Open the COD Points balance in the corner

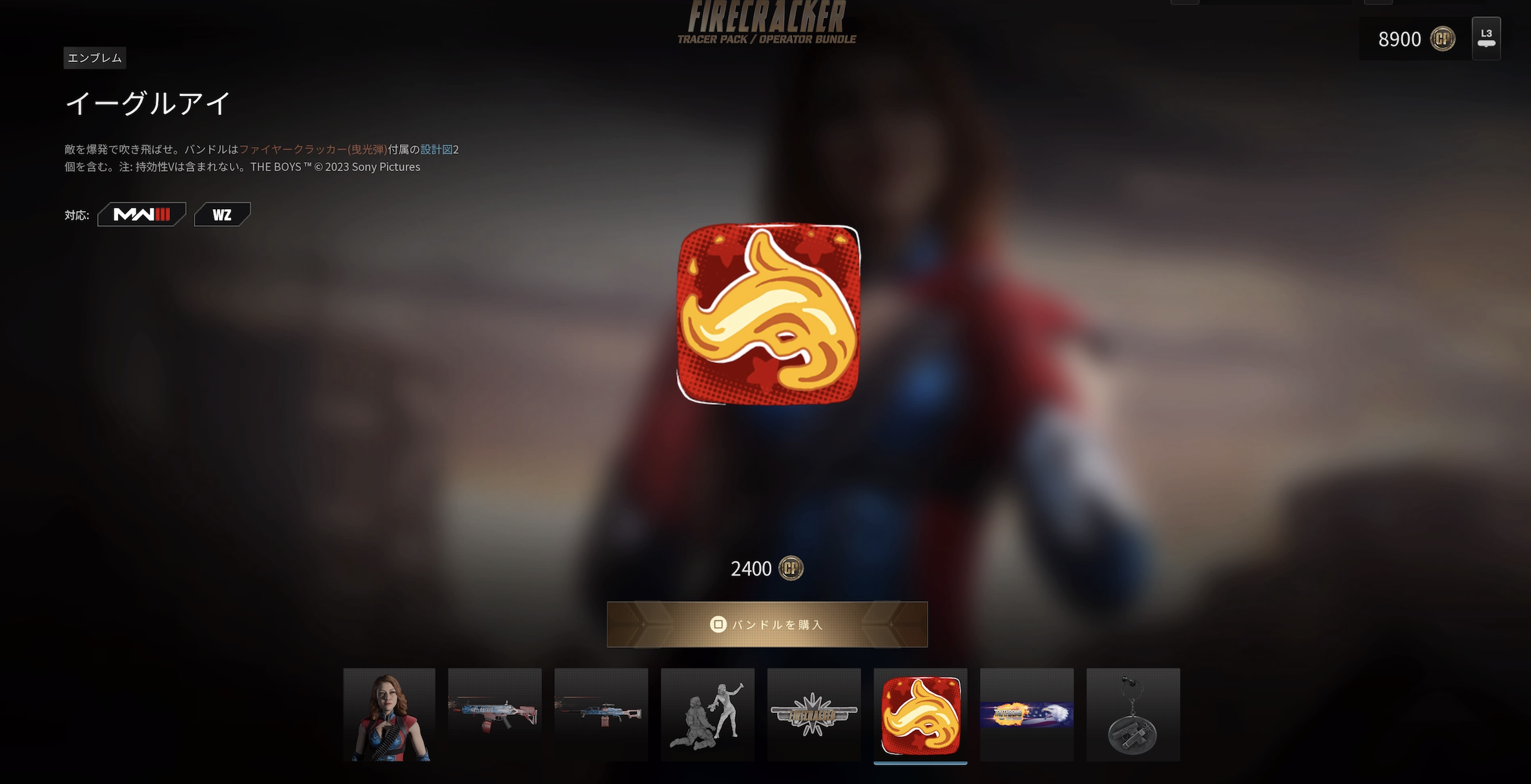point(1415,39)
